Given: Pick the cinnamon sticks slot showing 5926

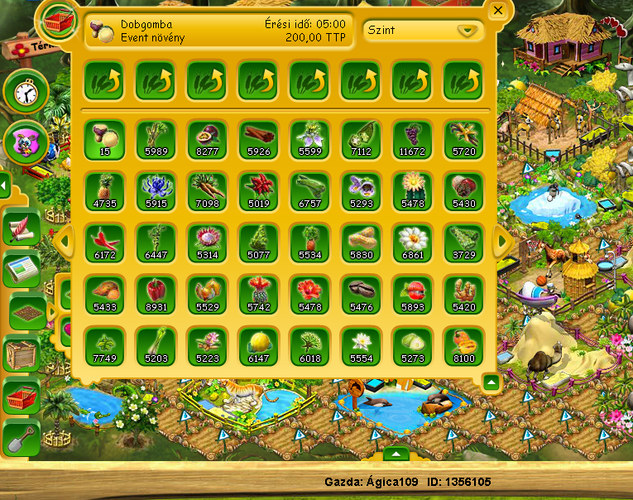Looking at the screenshot, I should pyautogui.click(x=258, y=137).
